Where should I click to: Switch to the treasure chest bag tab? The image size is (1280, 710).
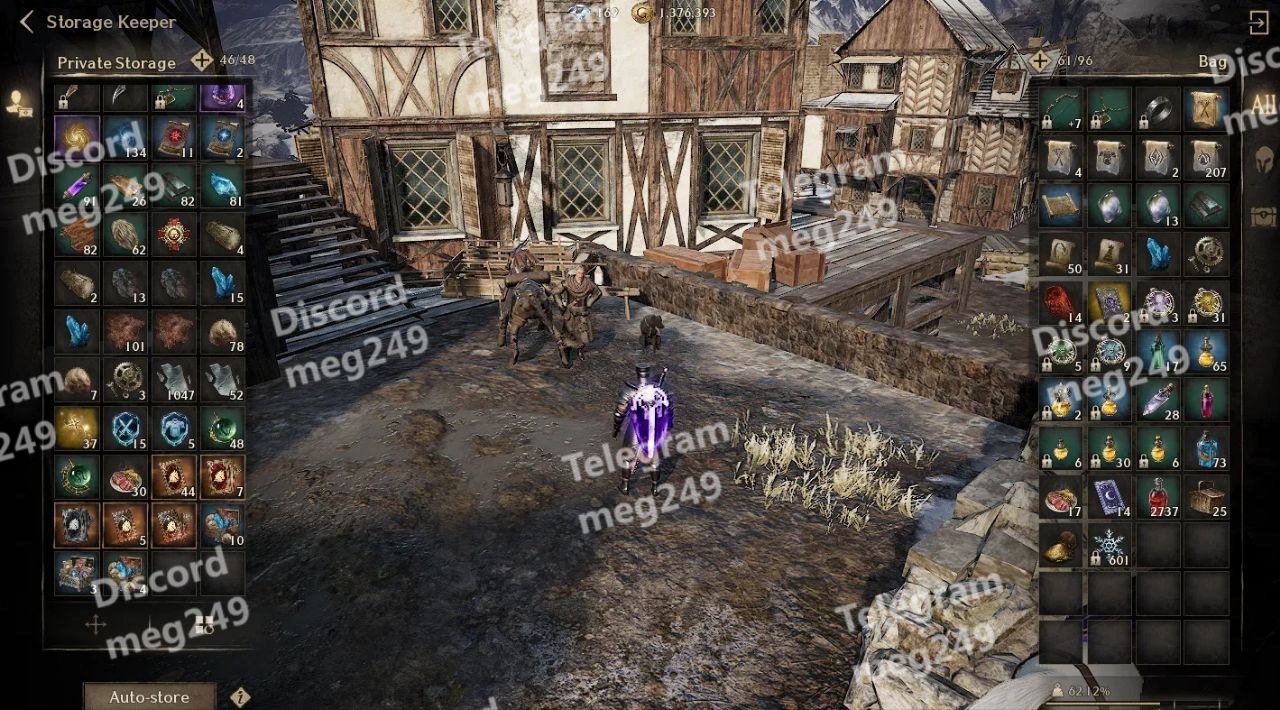pyautogui.click(x=1263, y=215)
